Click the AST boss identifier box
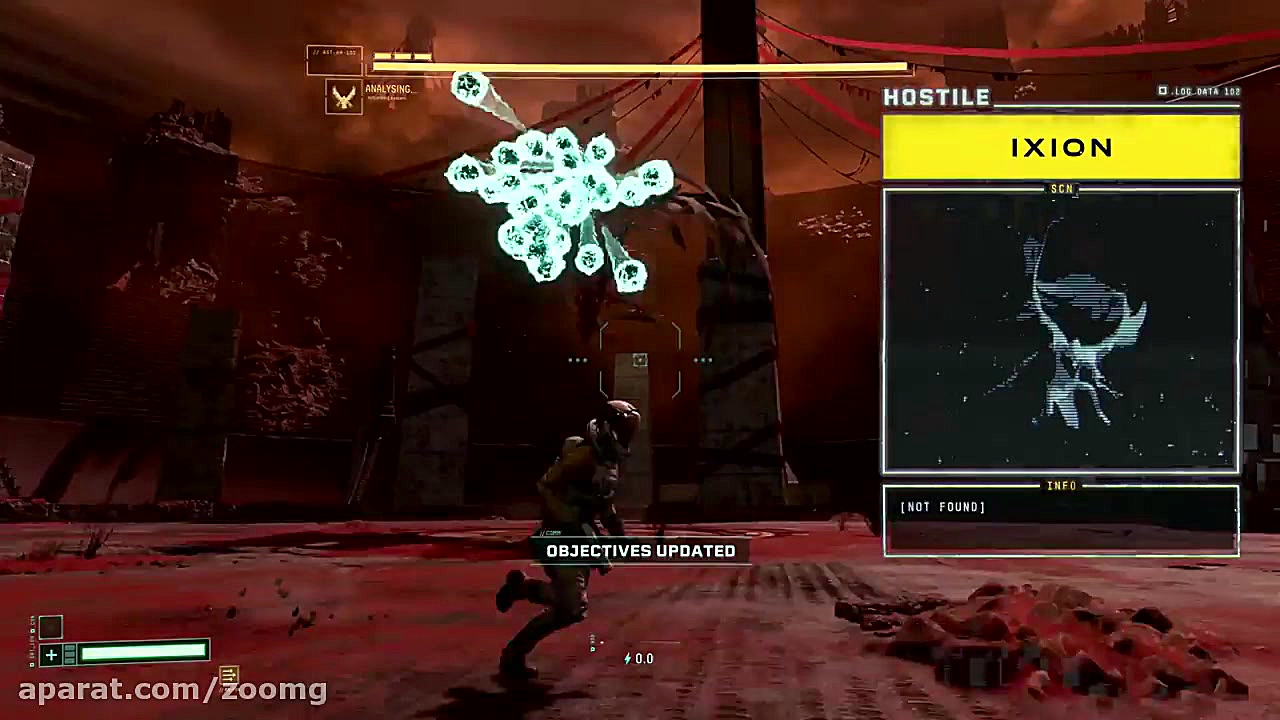 click(x=334, y=60)
